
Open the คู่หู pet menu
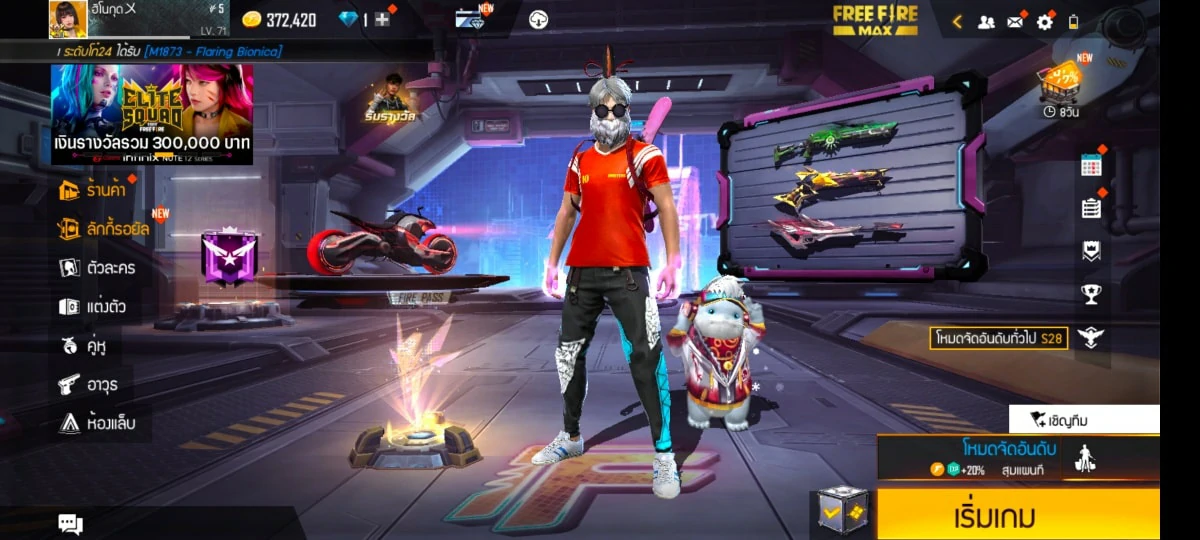click(82, 346)
